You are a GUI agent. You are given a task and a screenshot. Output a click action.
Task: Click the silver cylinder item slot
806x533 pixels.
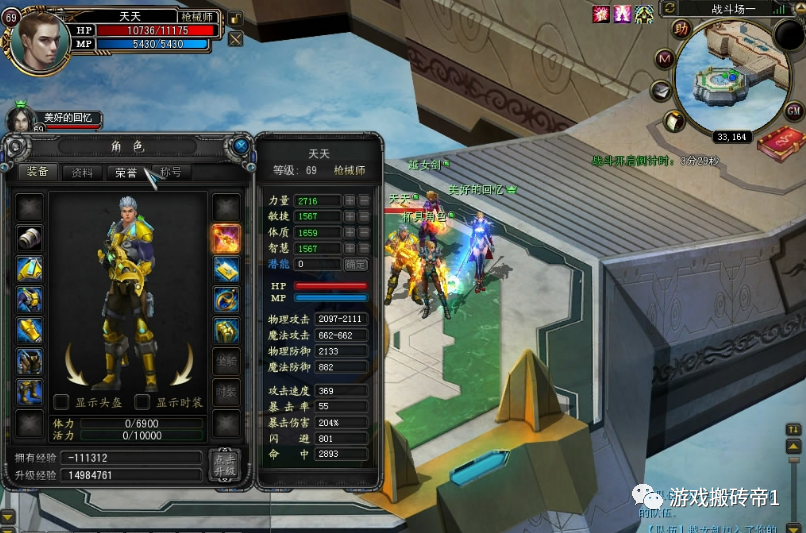(29, 238)
